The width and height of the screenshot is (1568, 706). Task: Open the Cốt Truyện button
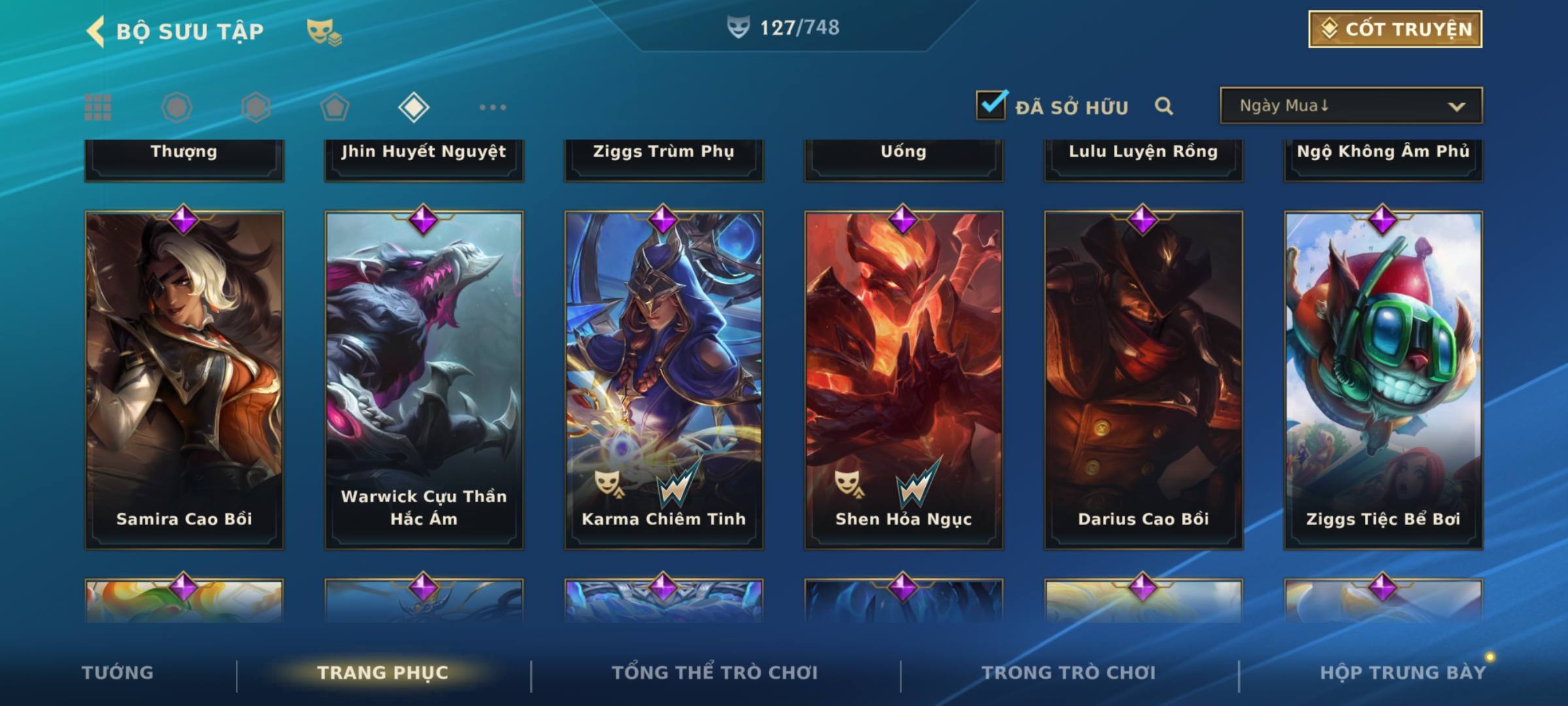[1394, 29]
